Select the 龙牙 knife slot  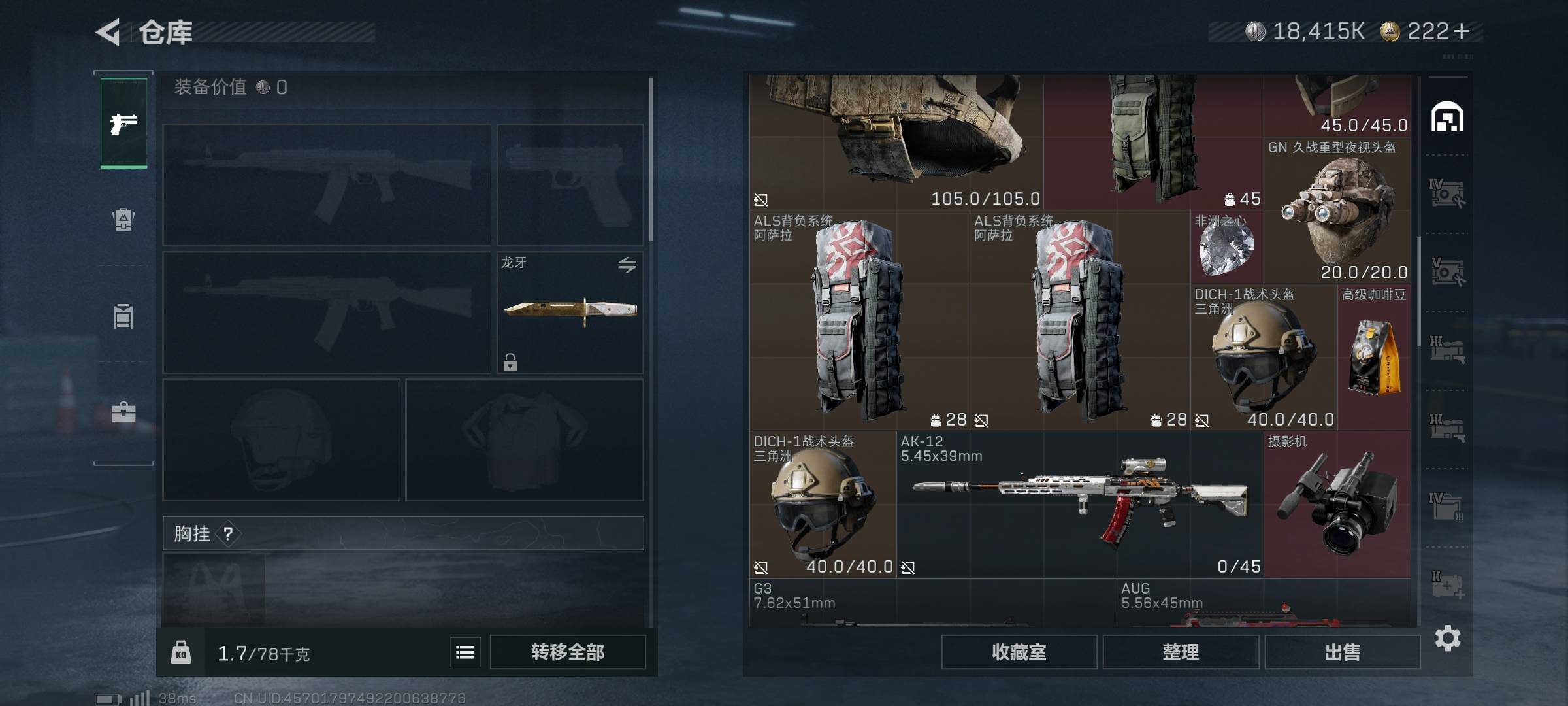pos(570,312)
